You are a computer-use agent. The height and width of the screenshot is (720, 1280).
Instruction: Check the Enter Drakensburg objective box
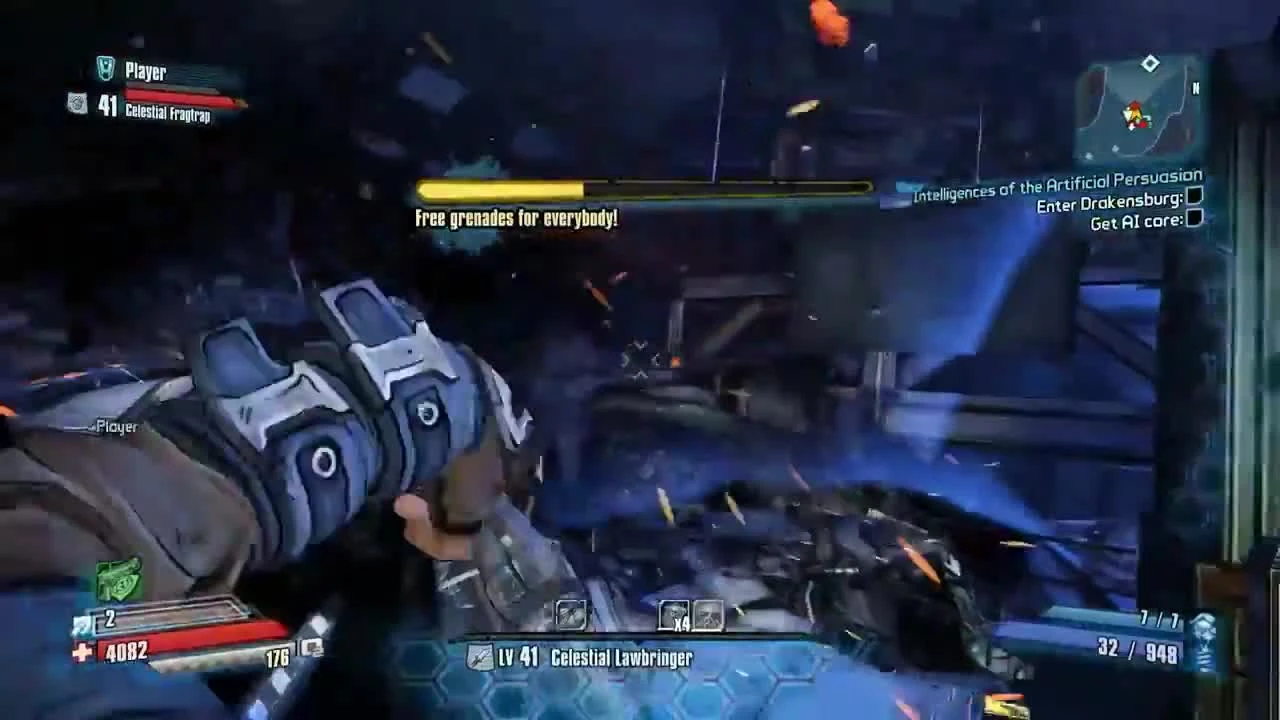point(1194,201)
